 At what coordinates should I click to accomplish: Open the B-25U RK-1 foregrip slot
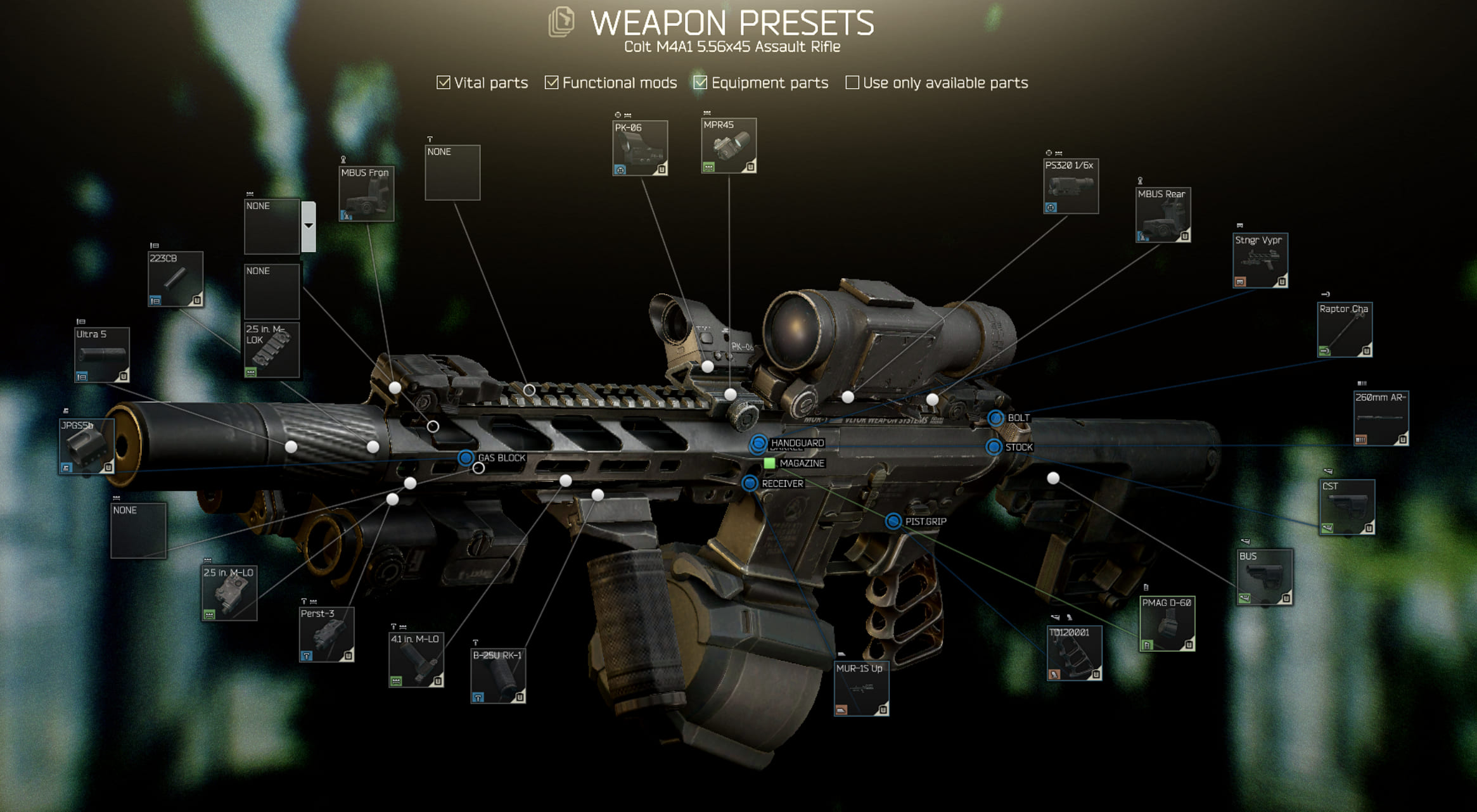[x=498, y=675]
